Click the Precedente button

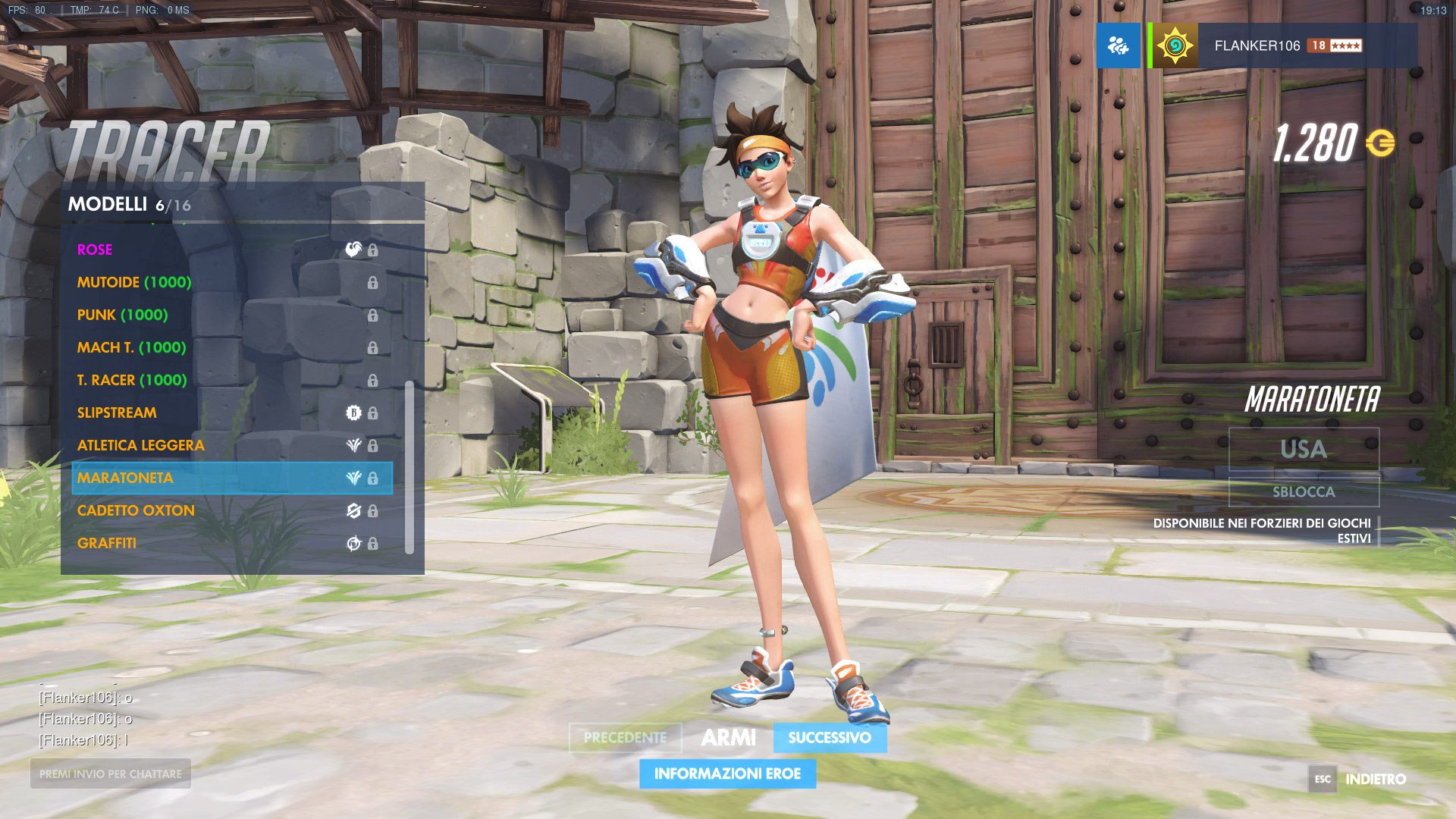[625, 737]
